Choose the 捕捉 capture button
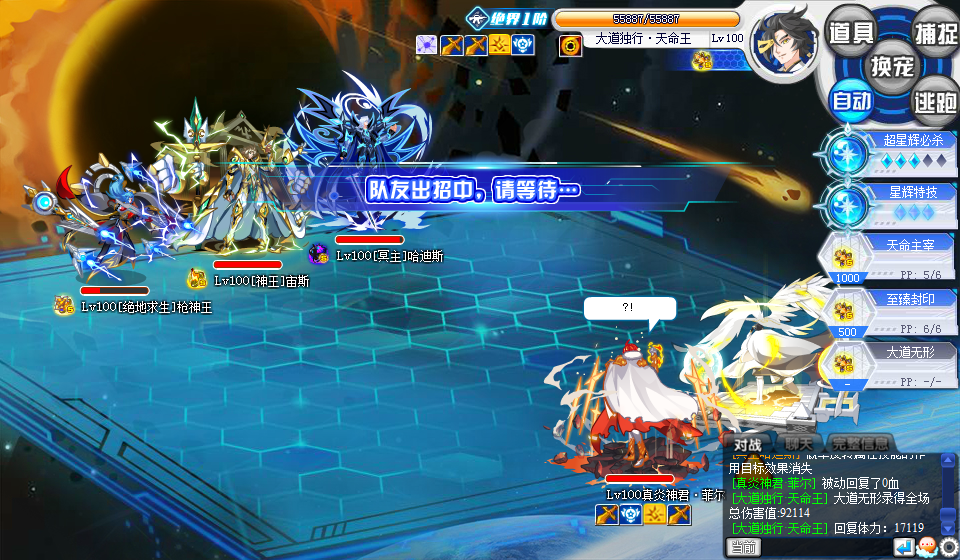 [x=935, y=32]
